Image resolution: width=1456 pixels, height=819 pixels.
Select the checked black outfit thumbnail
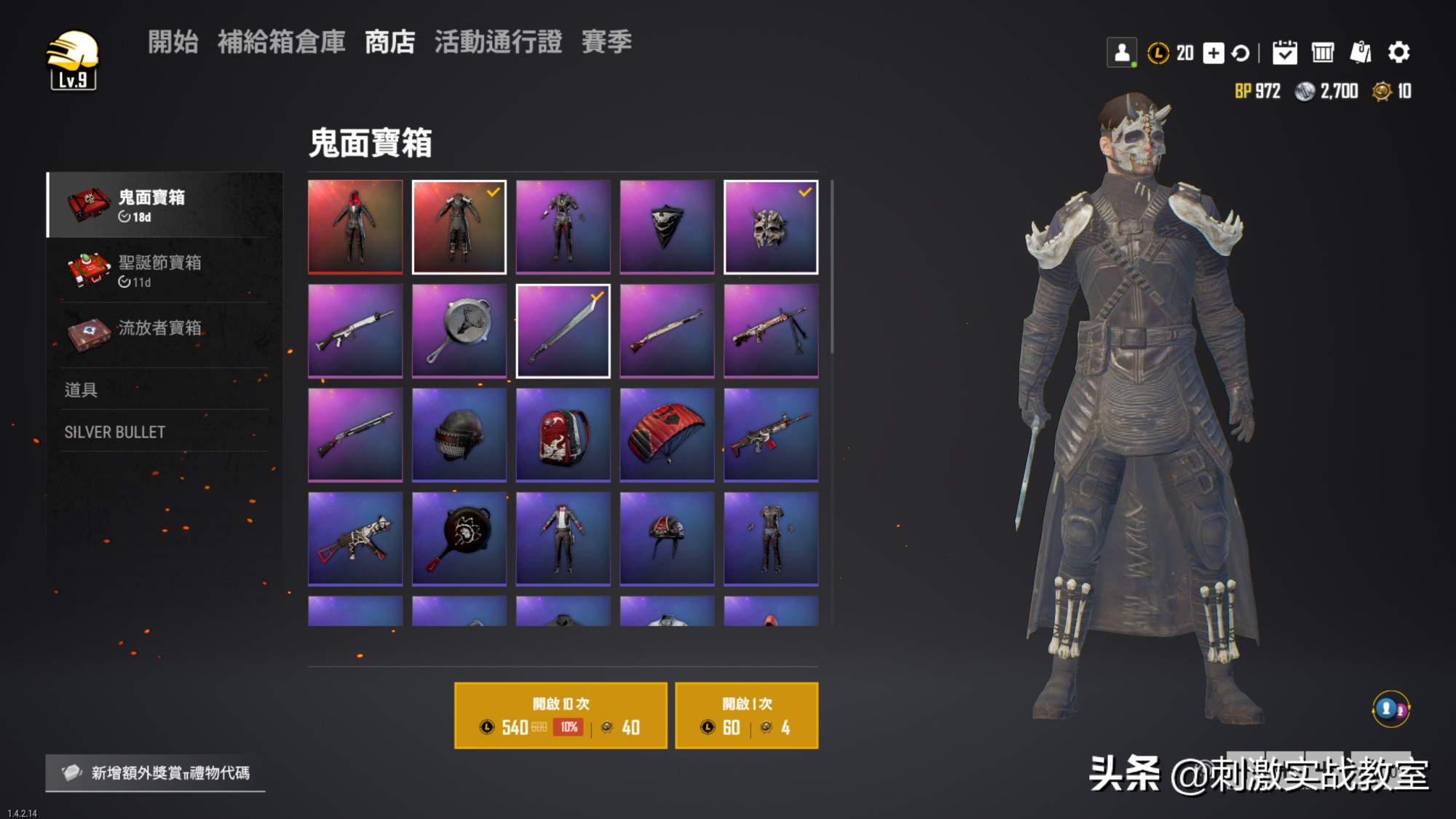(459, 226)
